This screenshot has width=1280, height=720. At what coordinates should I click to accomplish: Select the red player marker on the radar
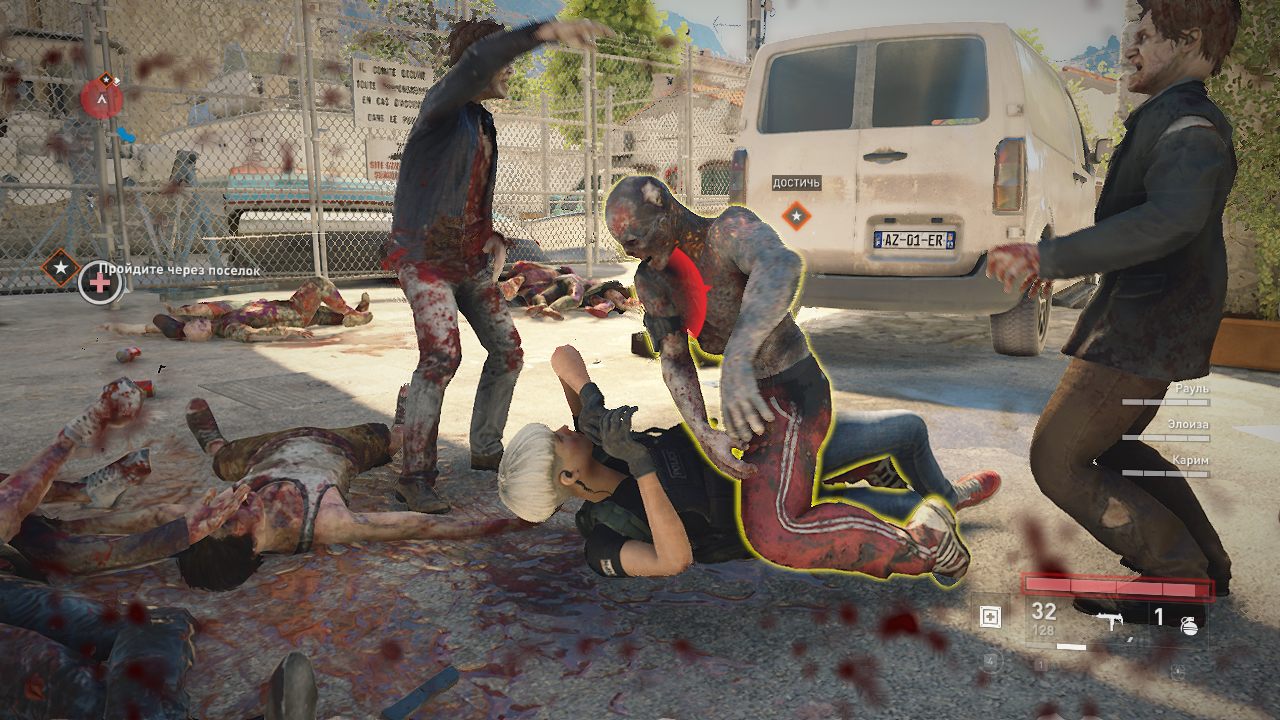(101, 99)
